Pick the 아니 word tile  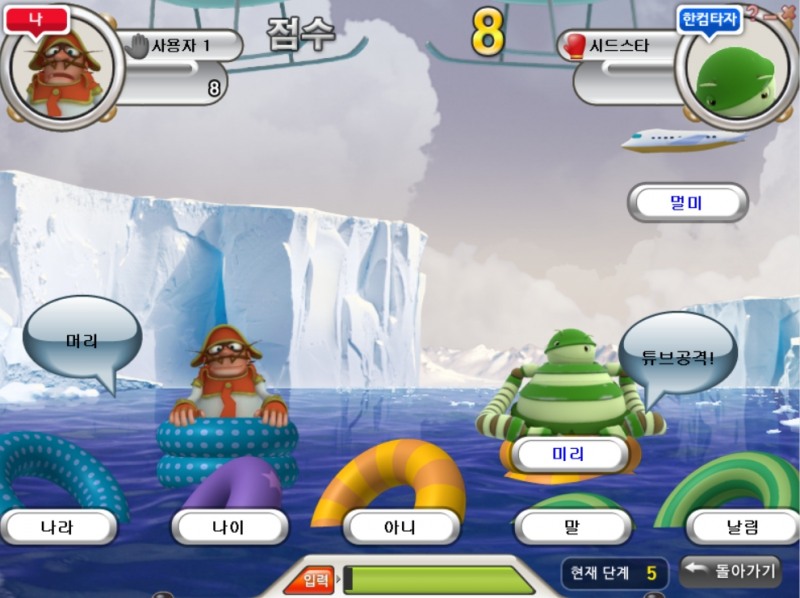point(400,526)
